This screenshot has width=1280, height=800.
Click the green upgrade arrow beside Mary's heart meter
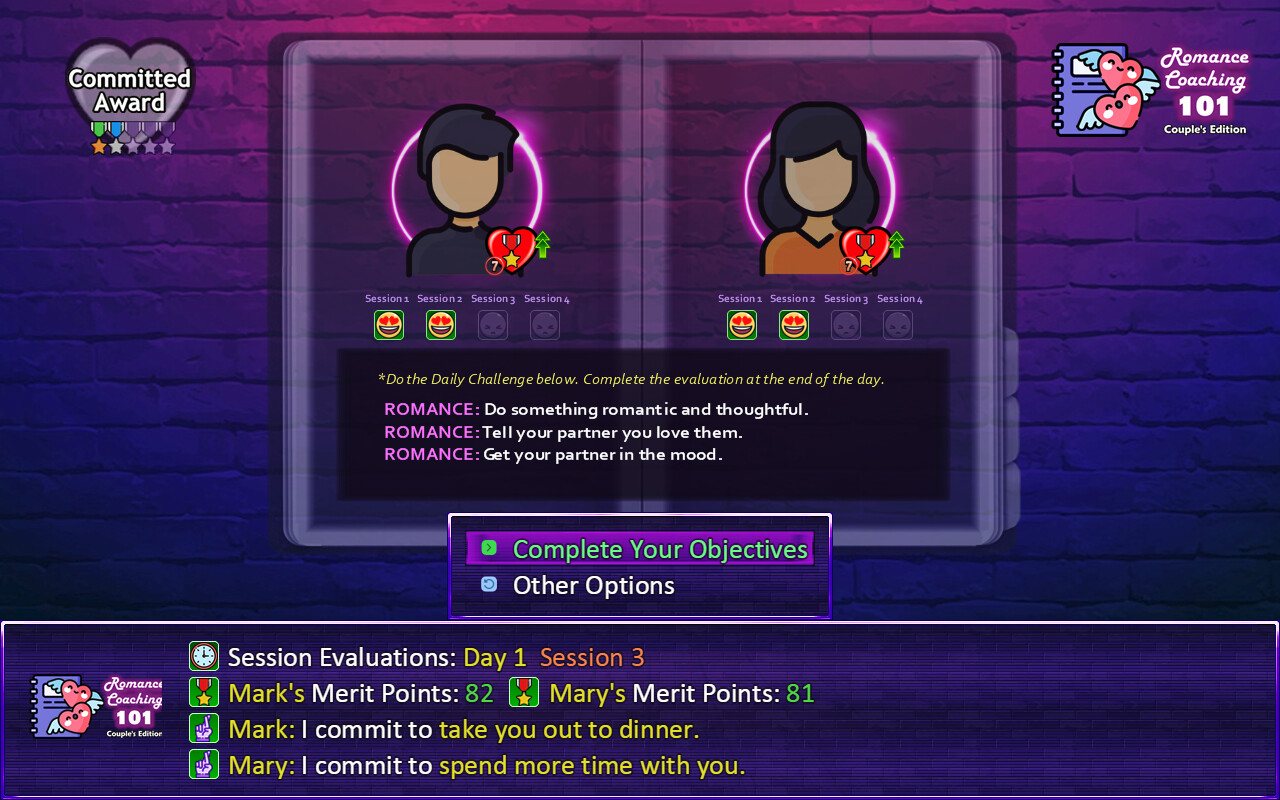pyautogui.click(x=897, y=243)
